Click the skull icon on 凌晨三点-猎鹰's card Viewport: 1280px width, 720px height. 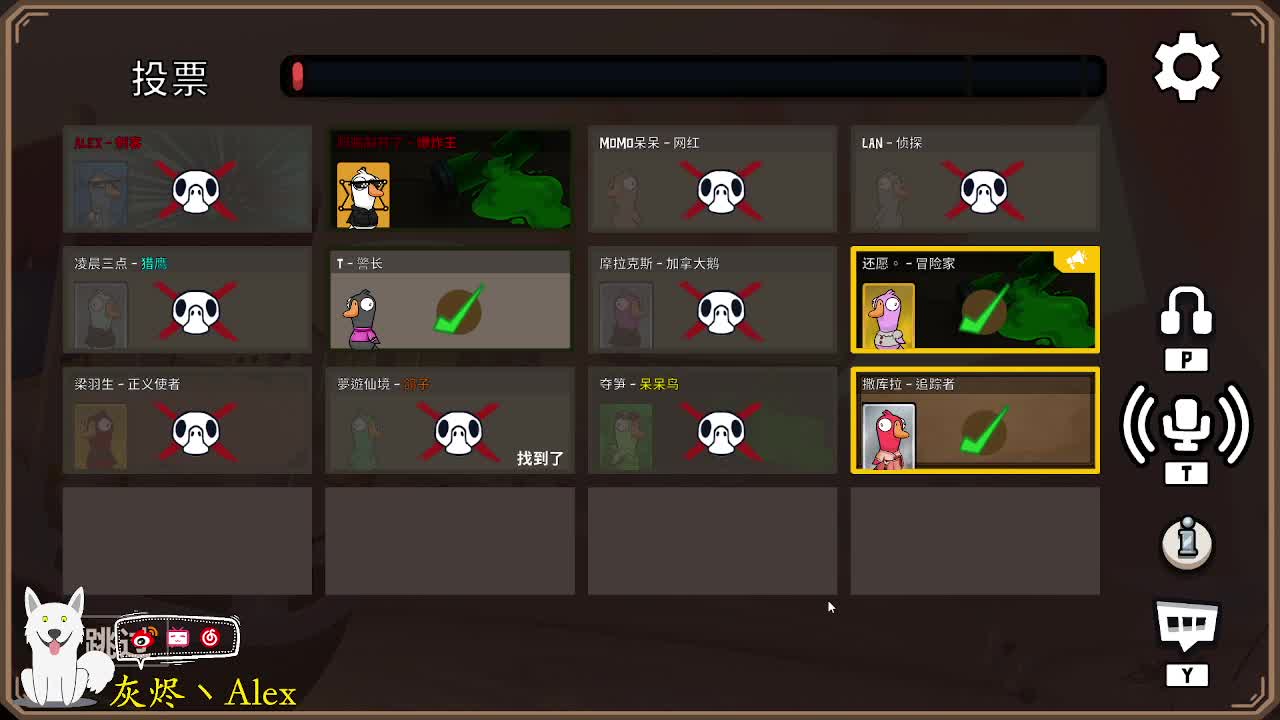click(x=196, y=312)
